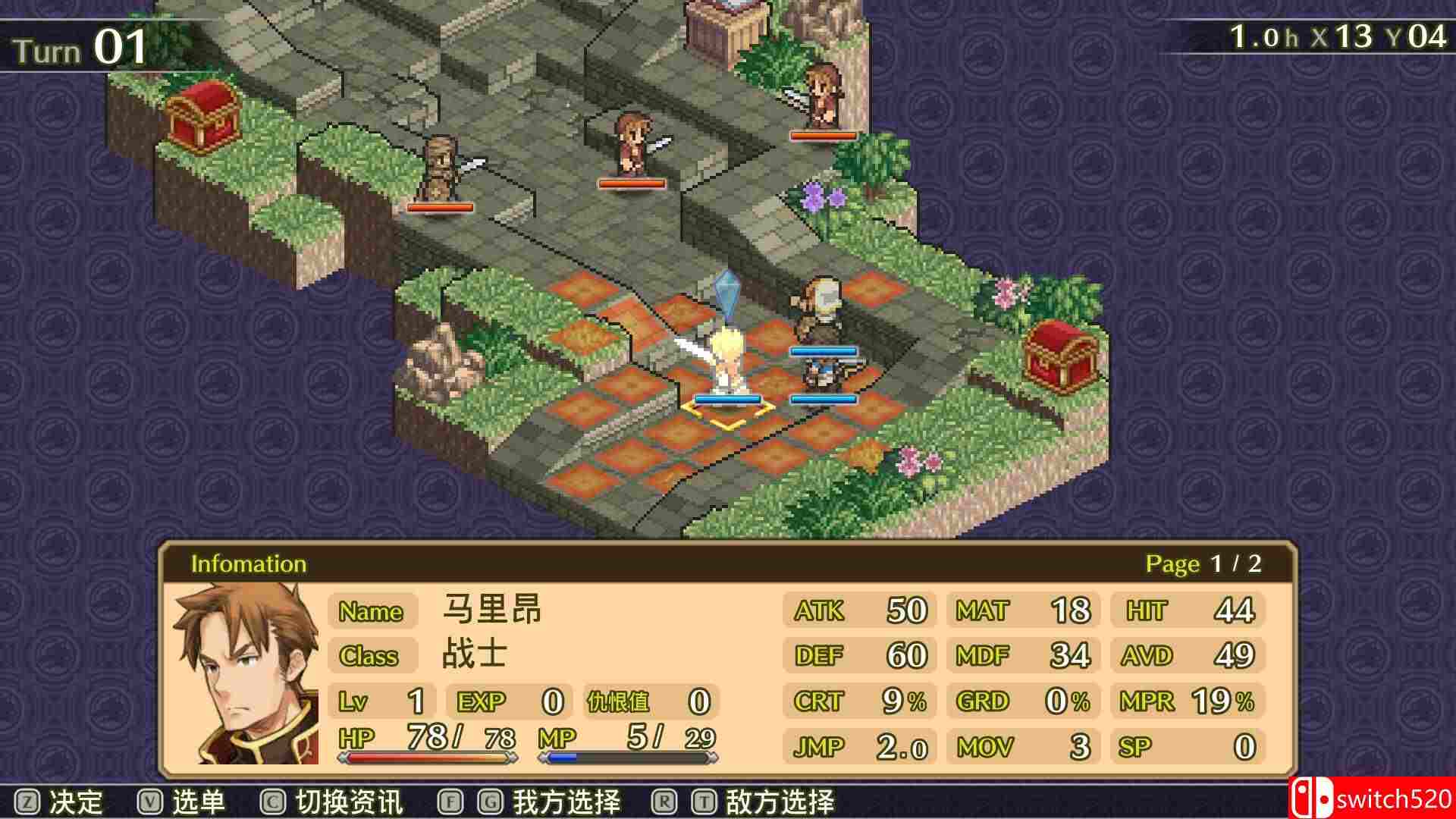Toggle 切换资讯 info display via C key prompt

coord(341,799)
